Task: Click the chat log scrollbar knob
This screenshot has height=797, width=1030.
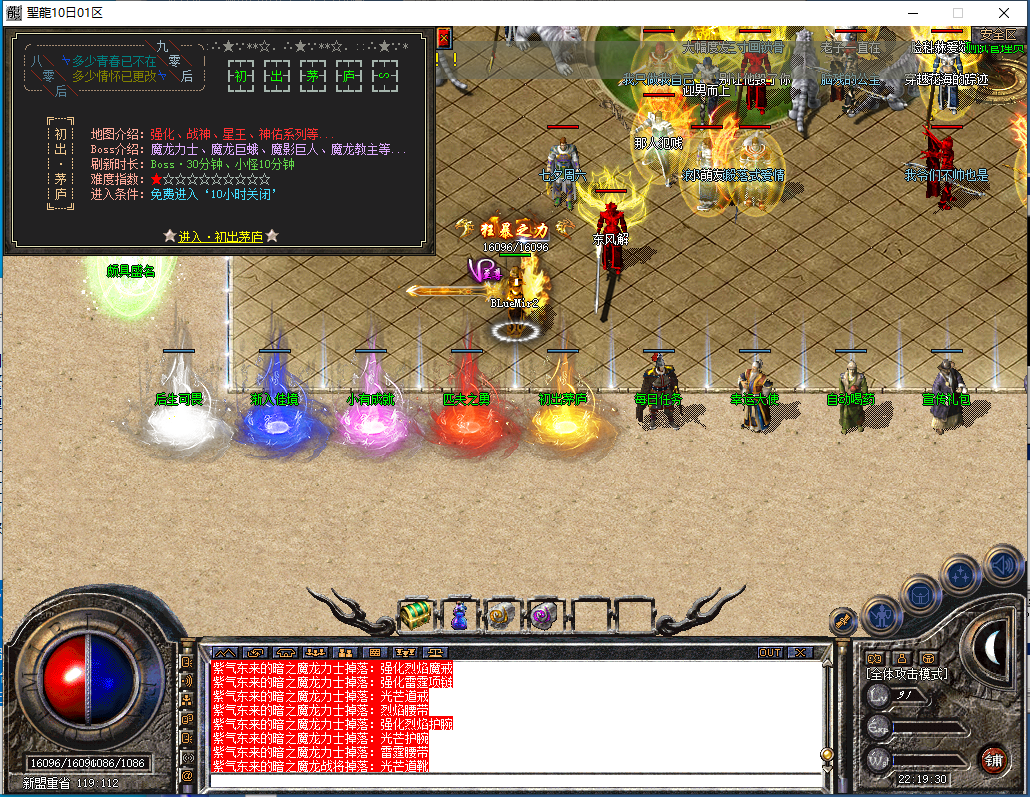Action: [827, 754]
